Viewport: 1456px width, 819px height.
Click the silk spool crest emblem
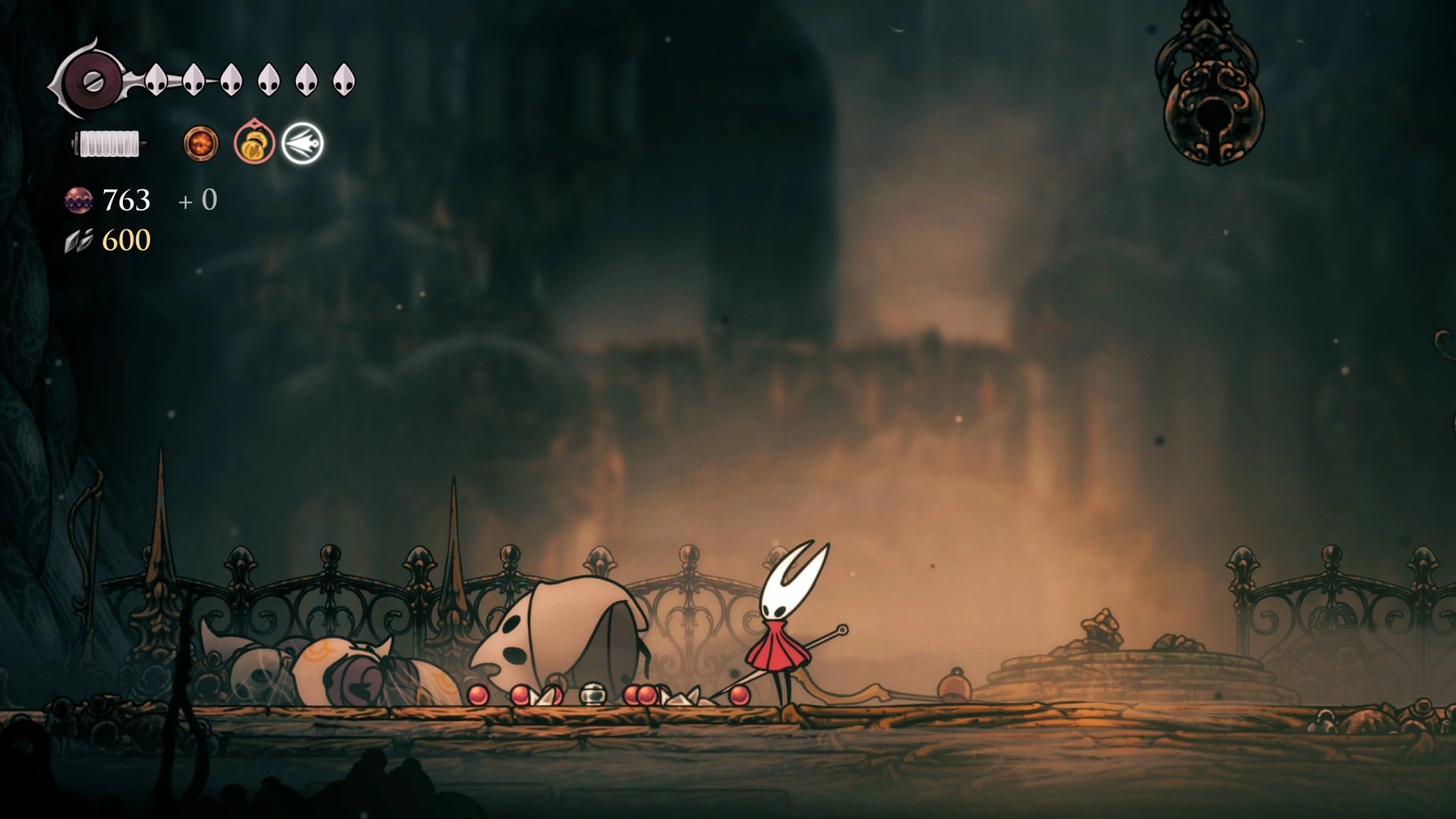click(x=92, y=80)
